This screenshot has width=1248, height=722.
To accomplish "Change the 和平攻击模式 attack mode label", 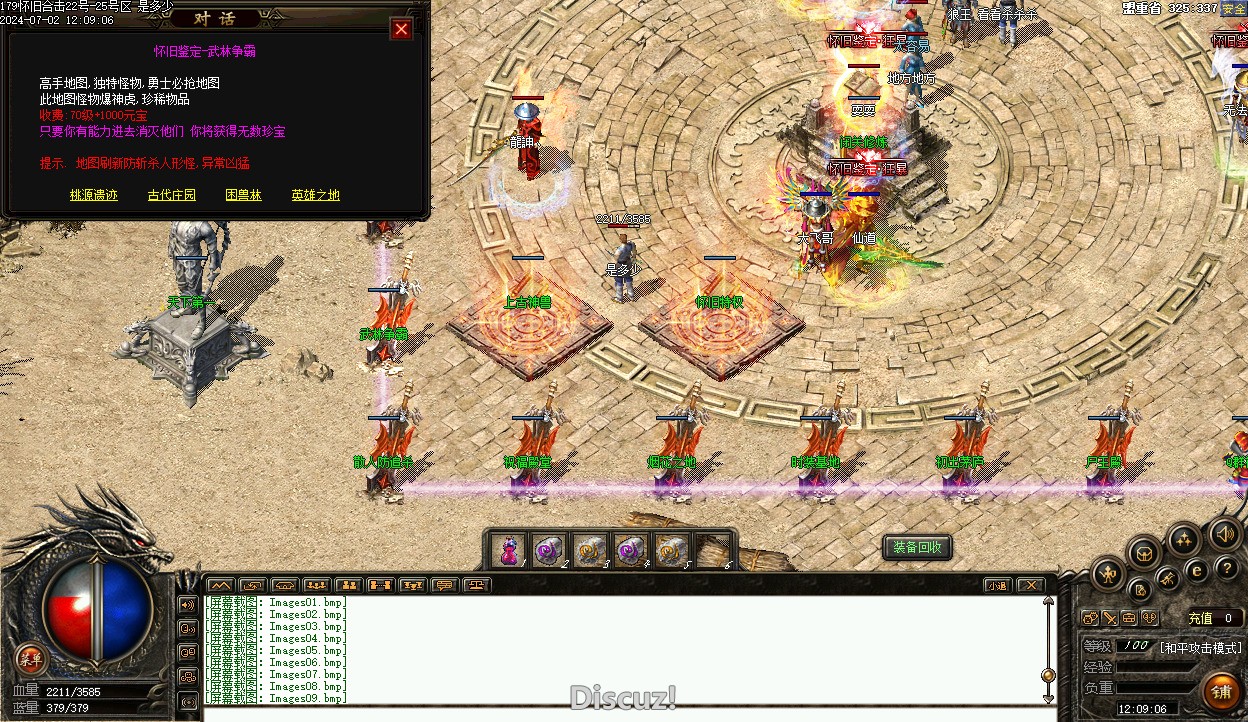I will [1200, 647].
